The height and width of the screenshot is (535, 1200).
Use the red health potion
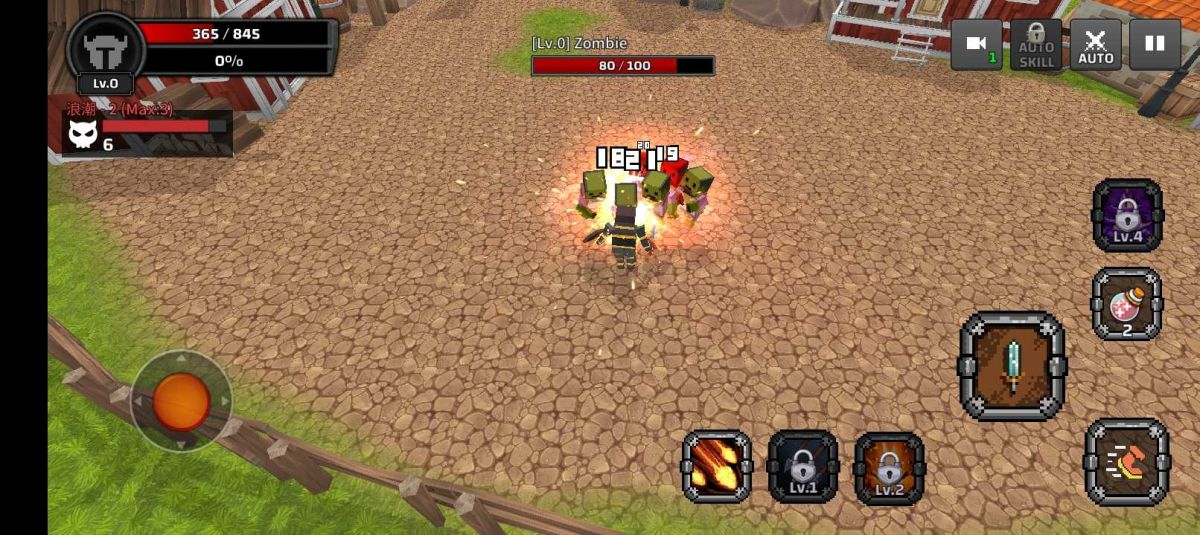click(x=1127, y=304)
